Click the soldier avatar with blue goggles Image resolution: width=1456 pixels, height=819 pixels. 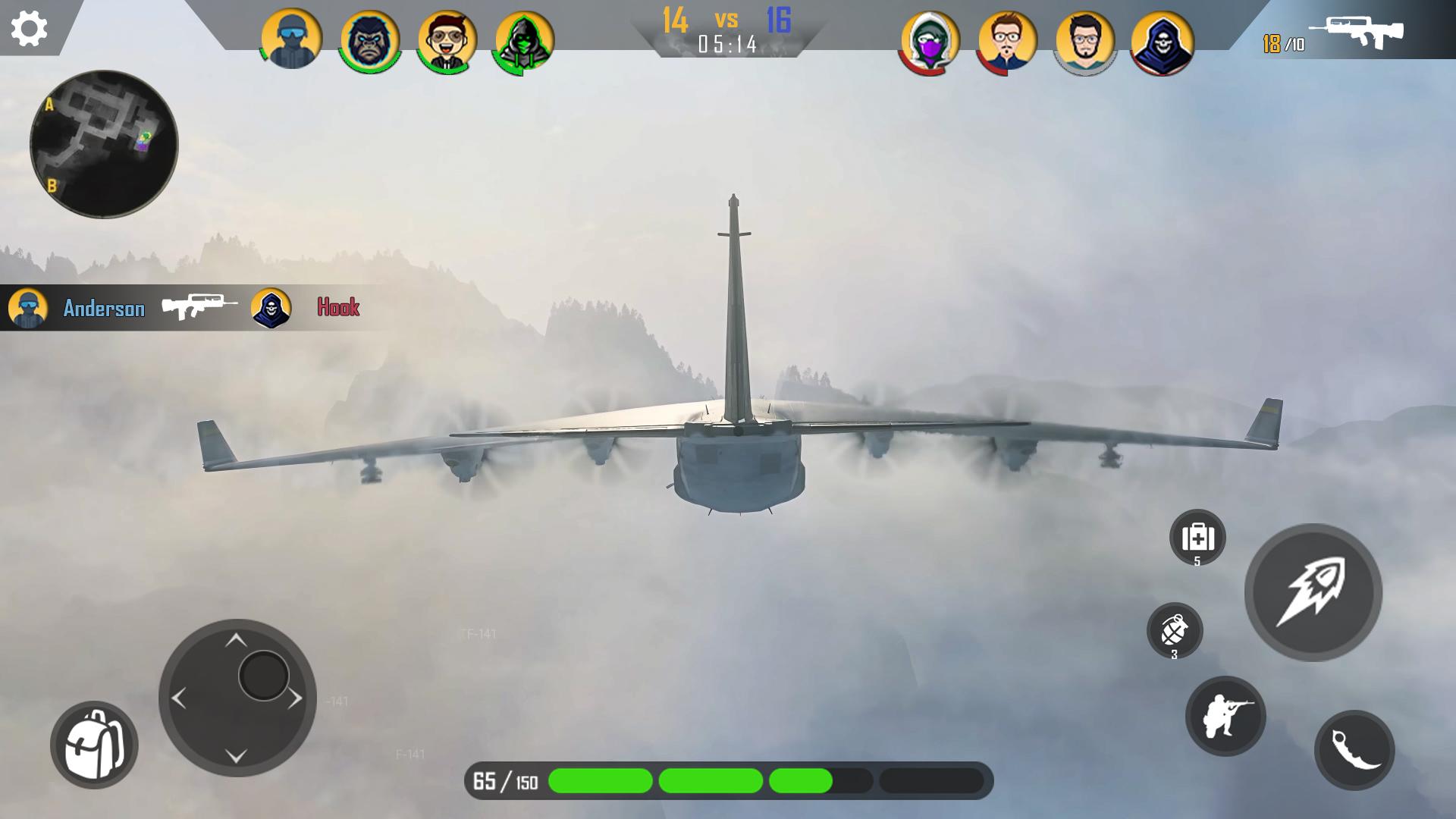coord(292,39)
